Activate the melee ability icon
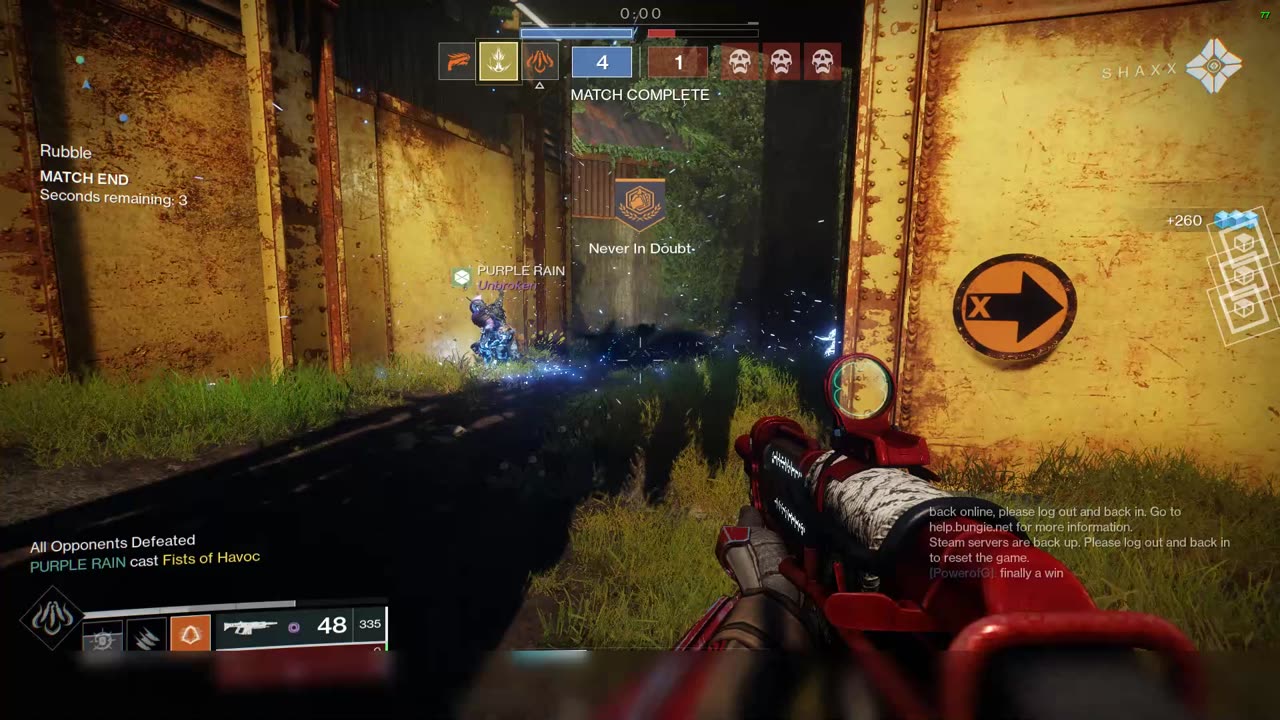This screenshot has width=1280, height=720. point(145,635)
